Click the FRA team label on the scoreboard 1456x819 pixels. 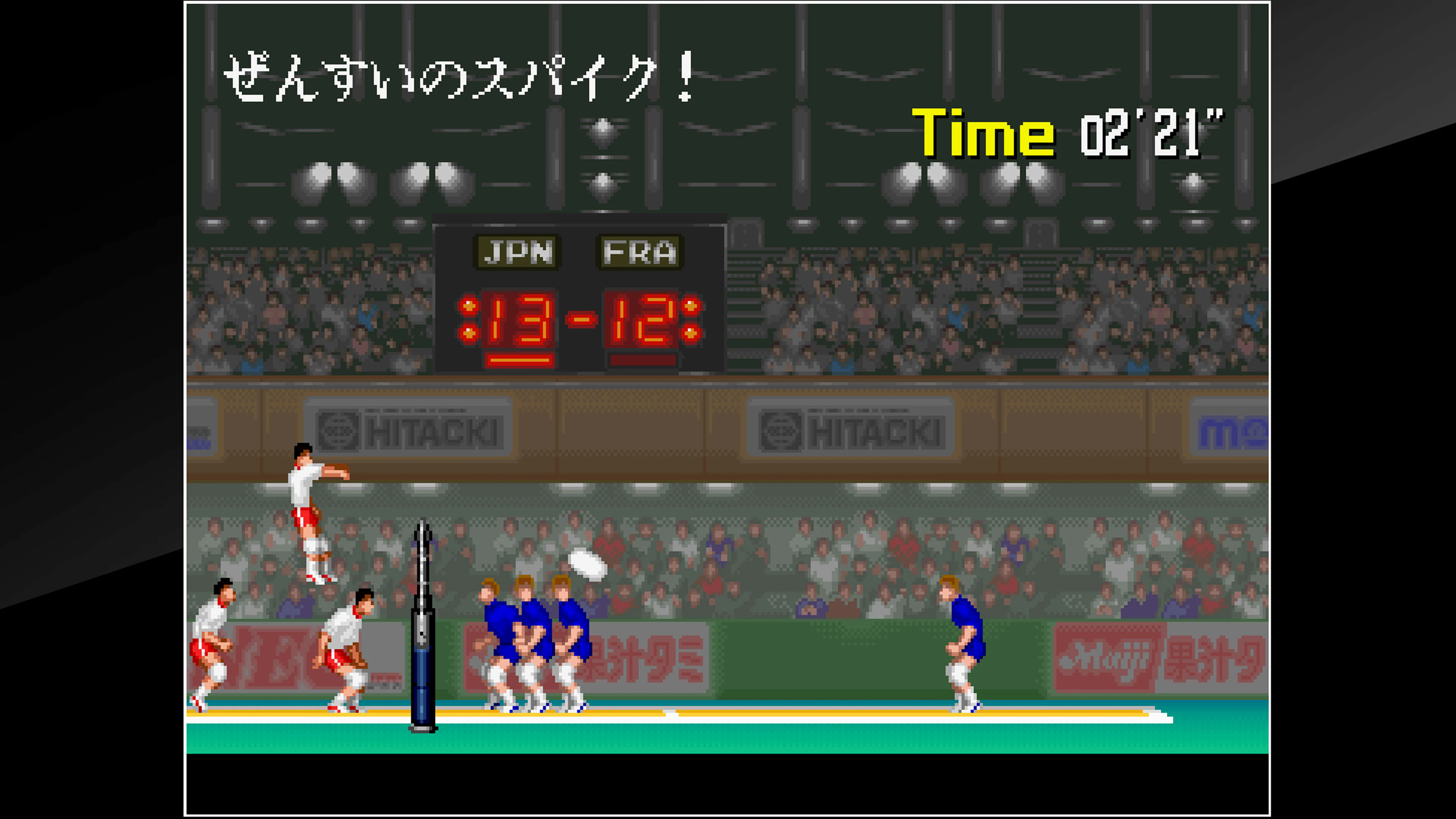639,253
